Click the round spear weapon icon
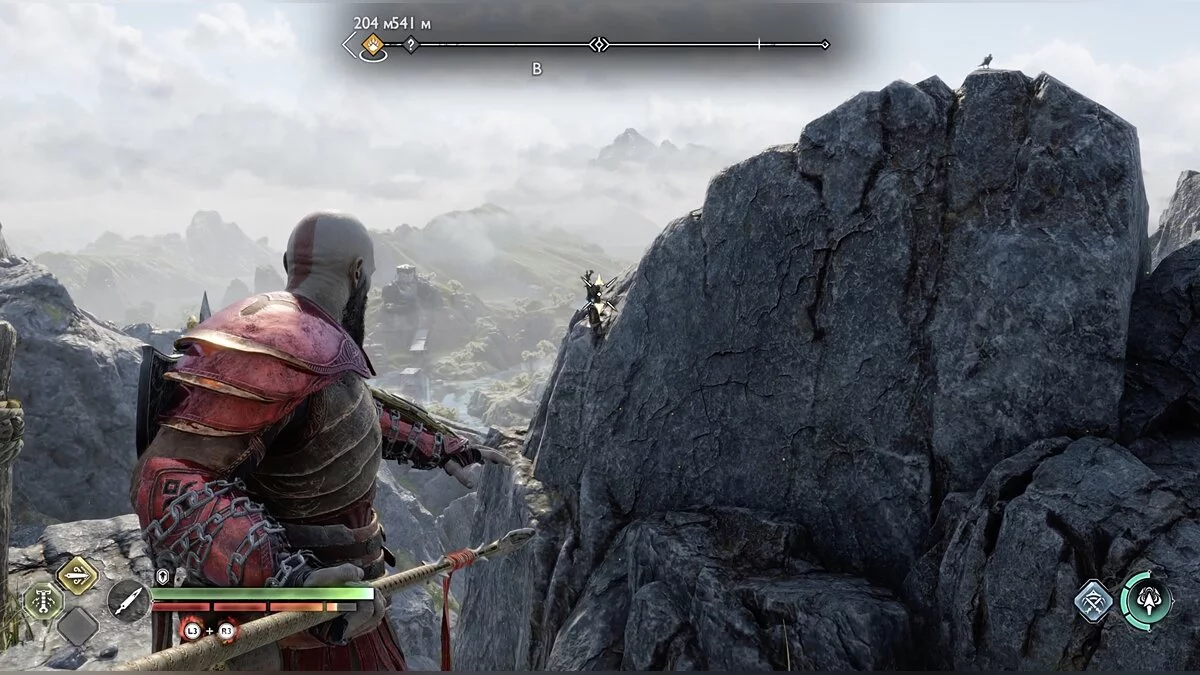1200x675 pixels. [128, 600]
